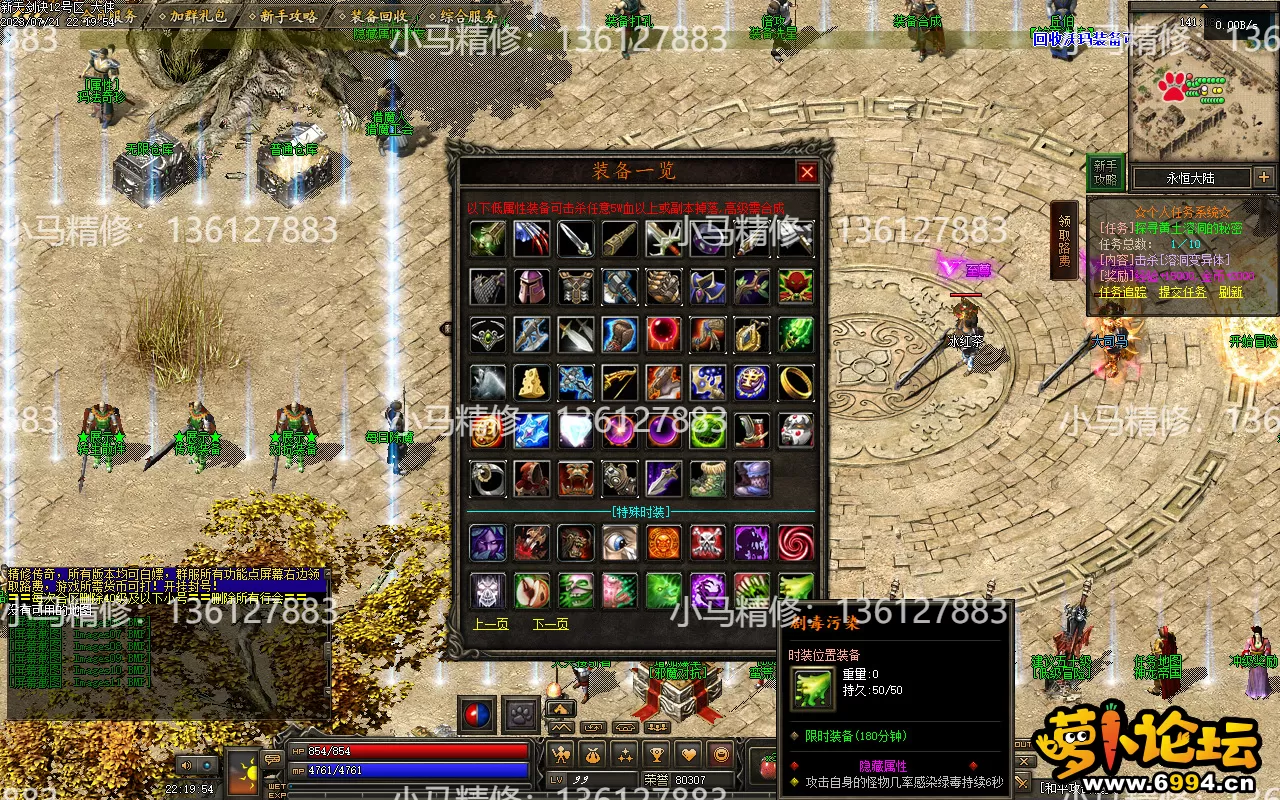Viewport: 1280px width, 800px height.
Task: Click the paw print button
Action: 521,714
